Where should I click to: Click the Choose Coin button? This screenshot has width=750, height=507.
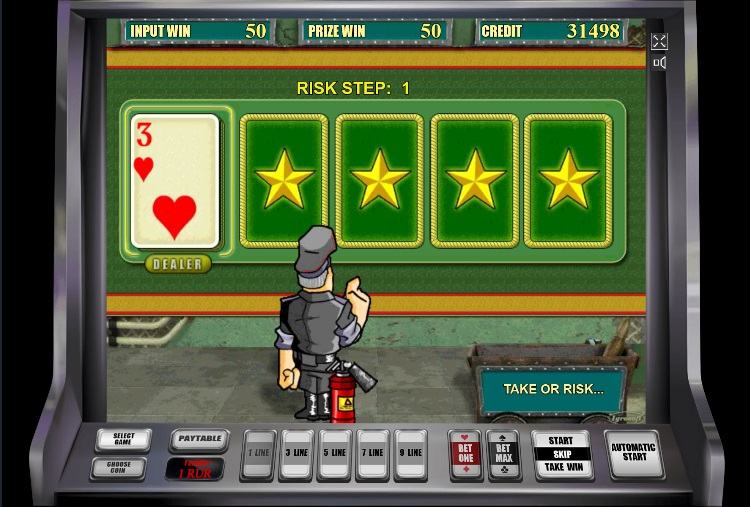[x=118, y=467]
